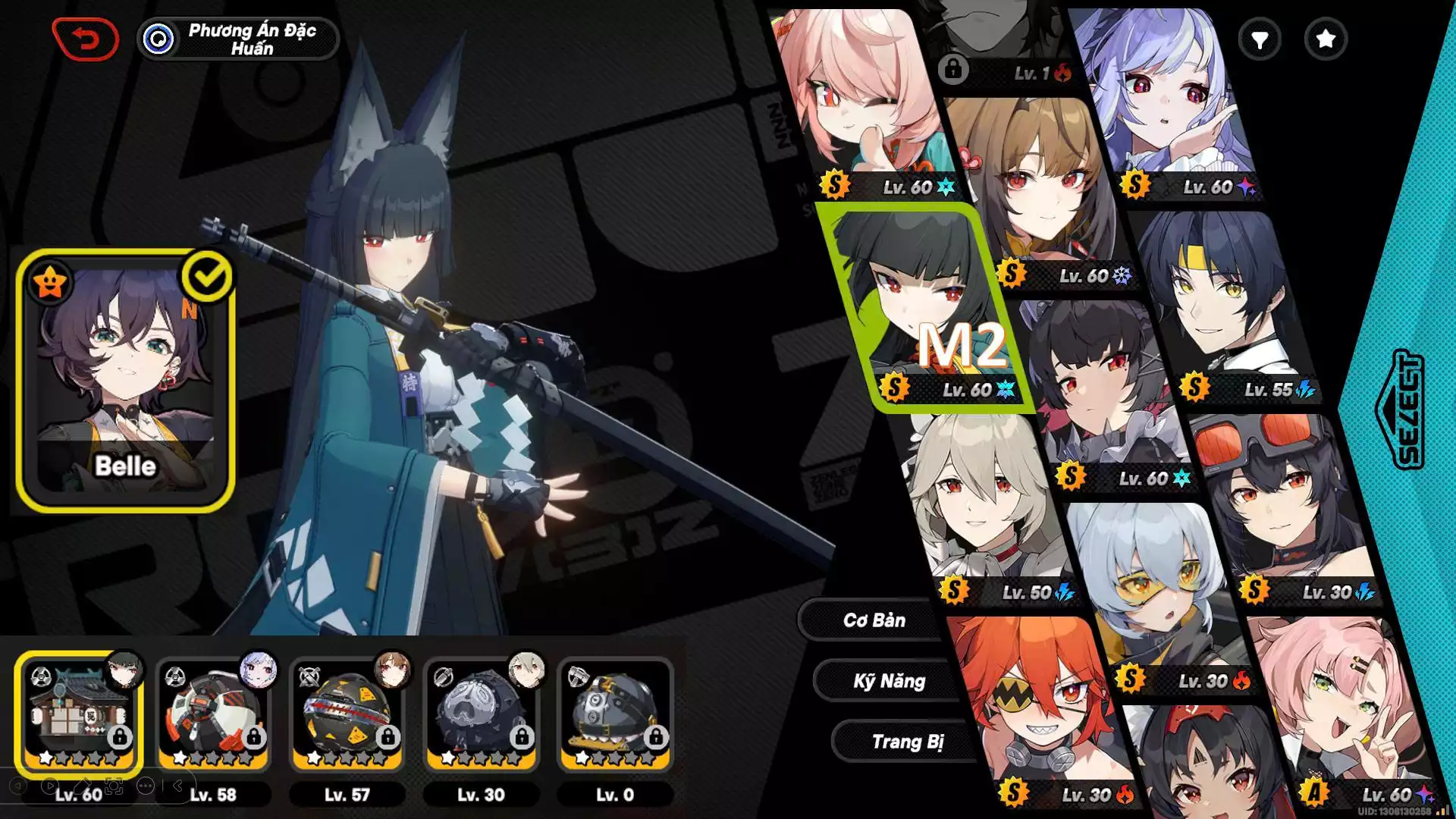This screenshot has width=1456, height=819.
Task: Click the red back arrow button
Action: (x=85, y=39)
